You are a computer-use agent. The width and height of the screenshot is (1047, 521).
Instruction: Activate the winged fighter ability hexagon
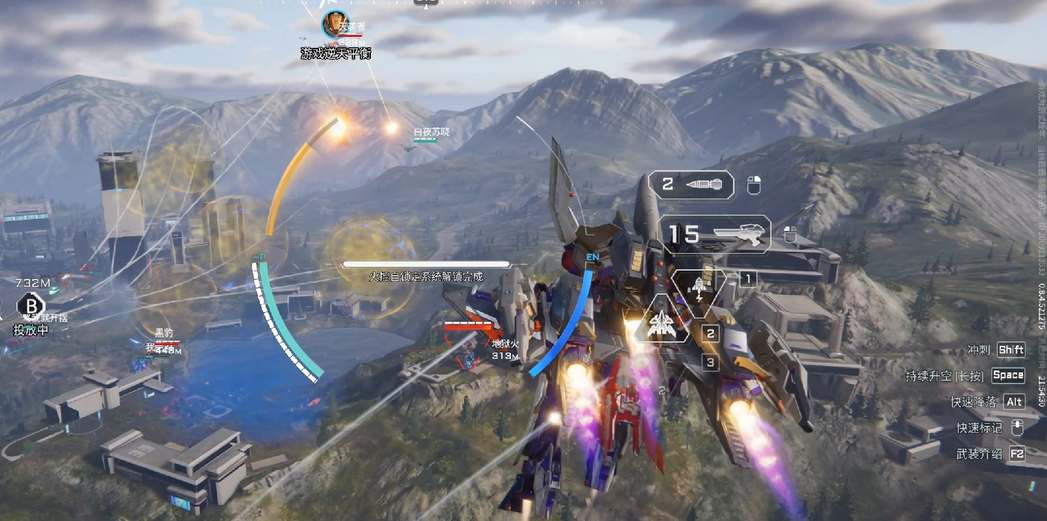point(662,322)
